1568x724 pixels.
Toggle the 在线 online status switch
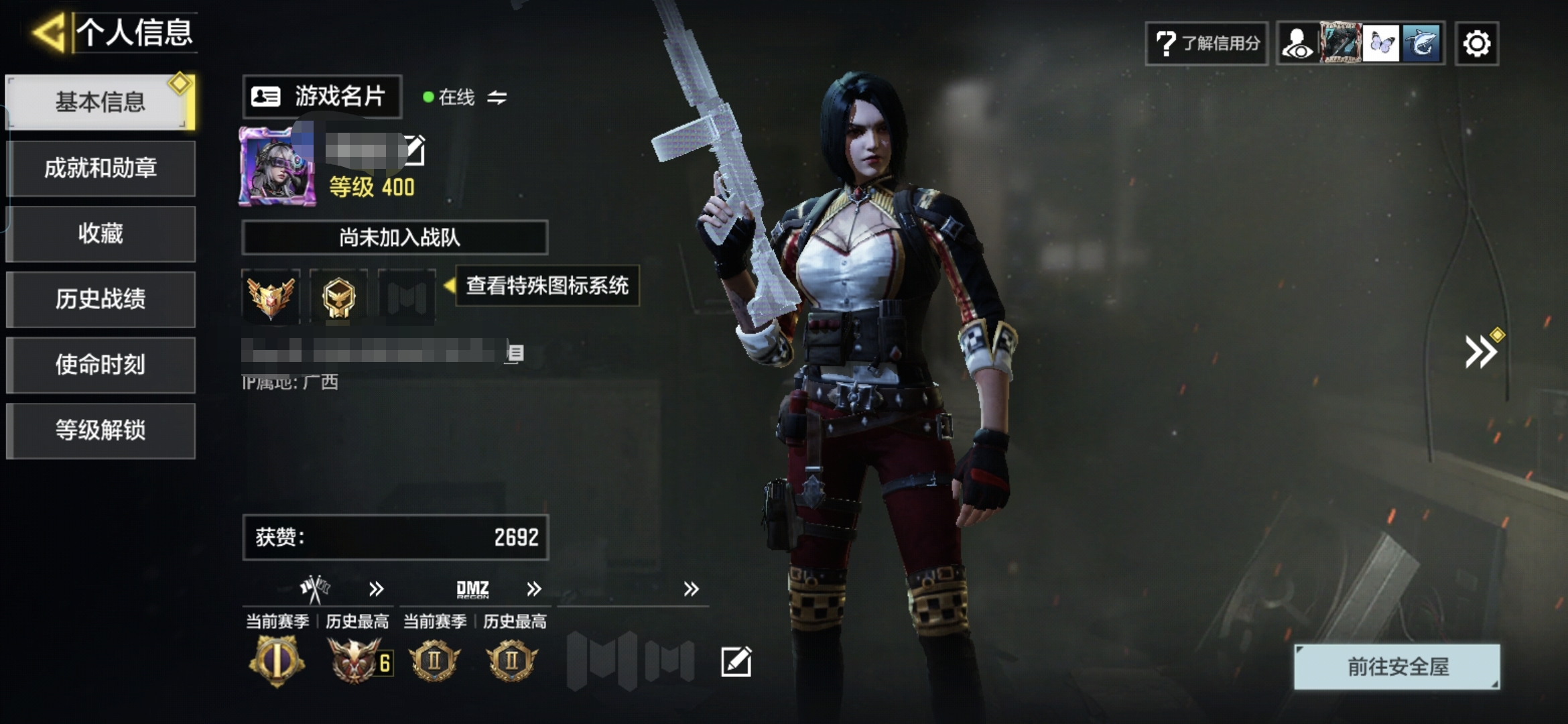coord(497,98)
